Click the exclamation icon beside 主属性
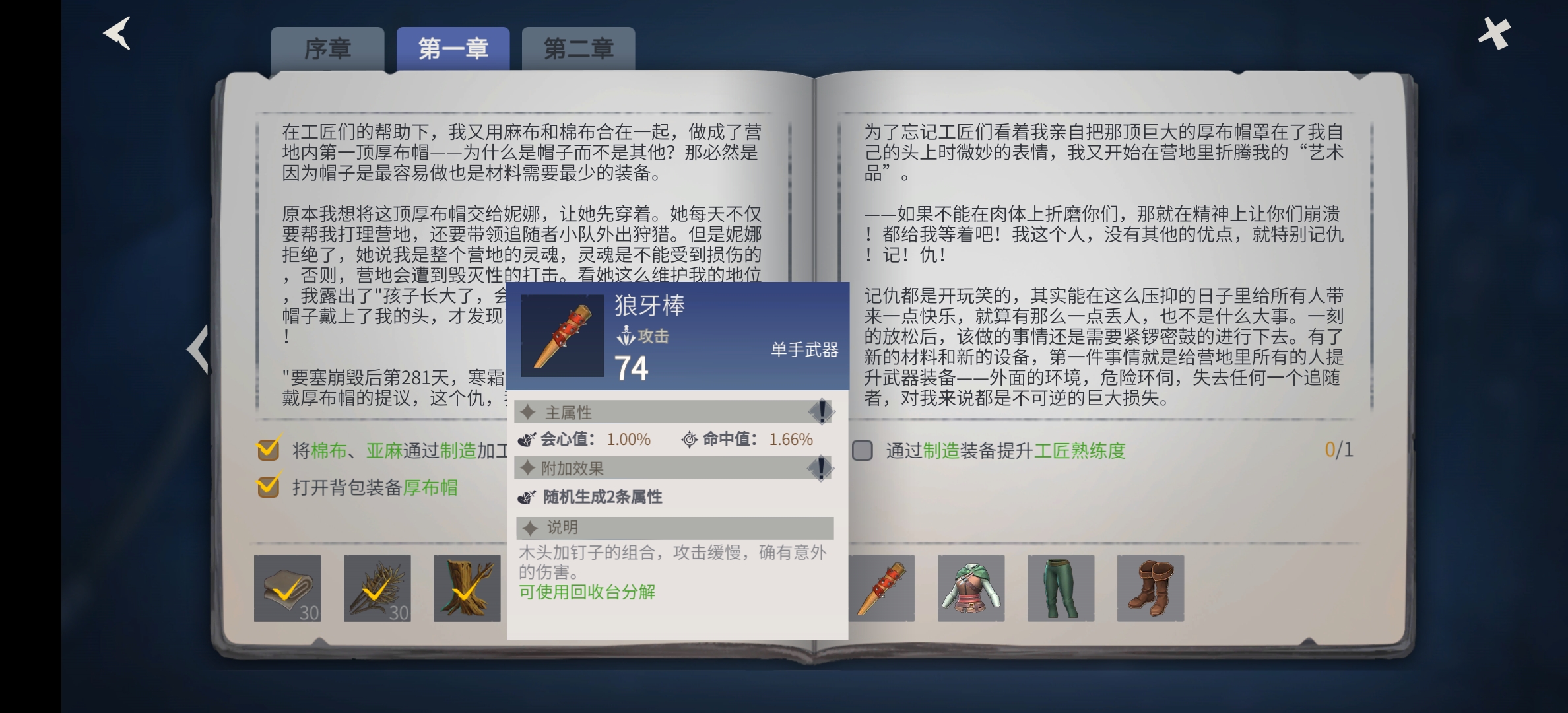 click(820, 413)
